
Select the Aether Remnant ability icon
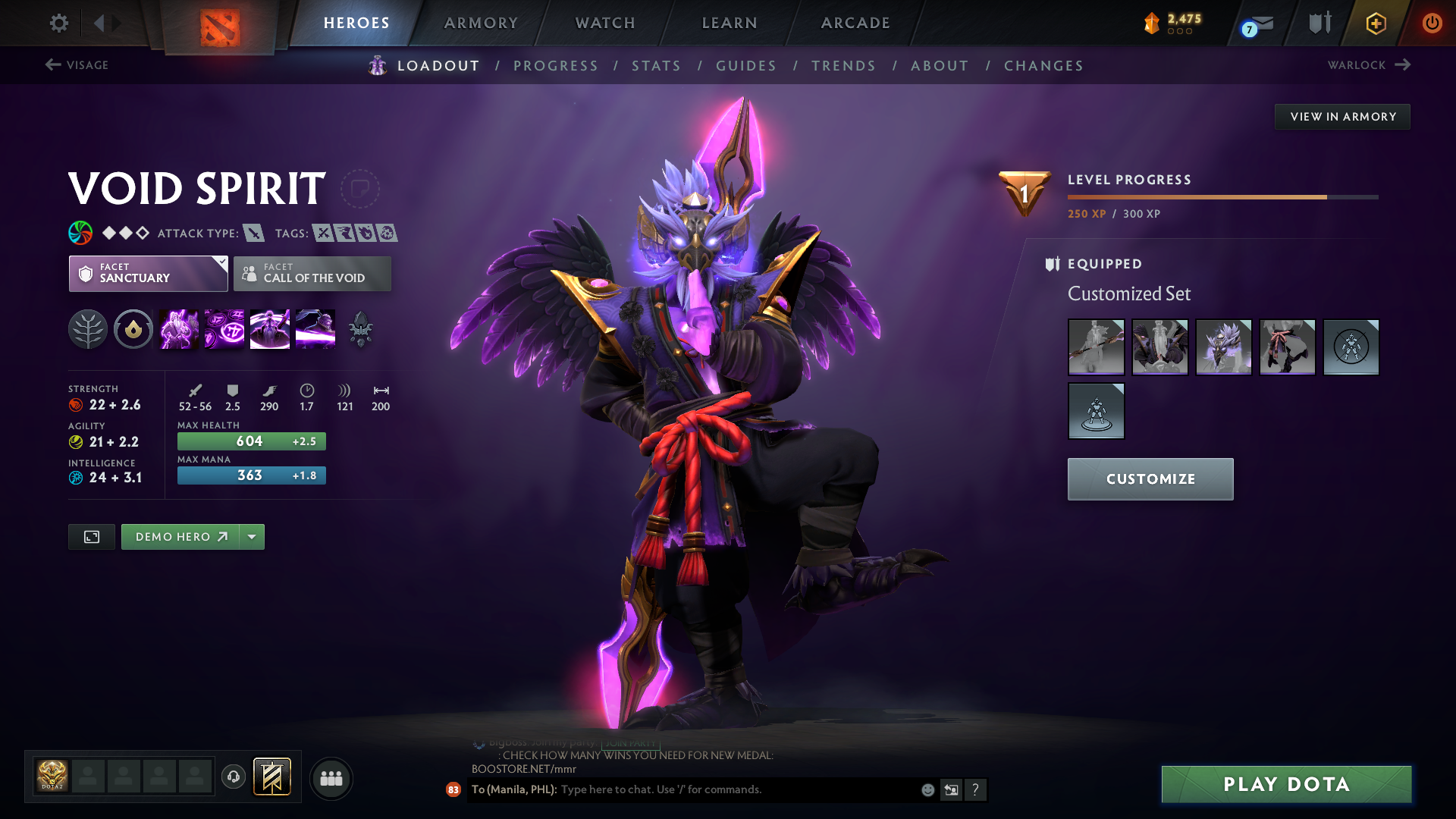pos(178,329)
